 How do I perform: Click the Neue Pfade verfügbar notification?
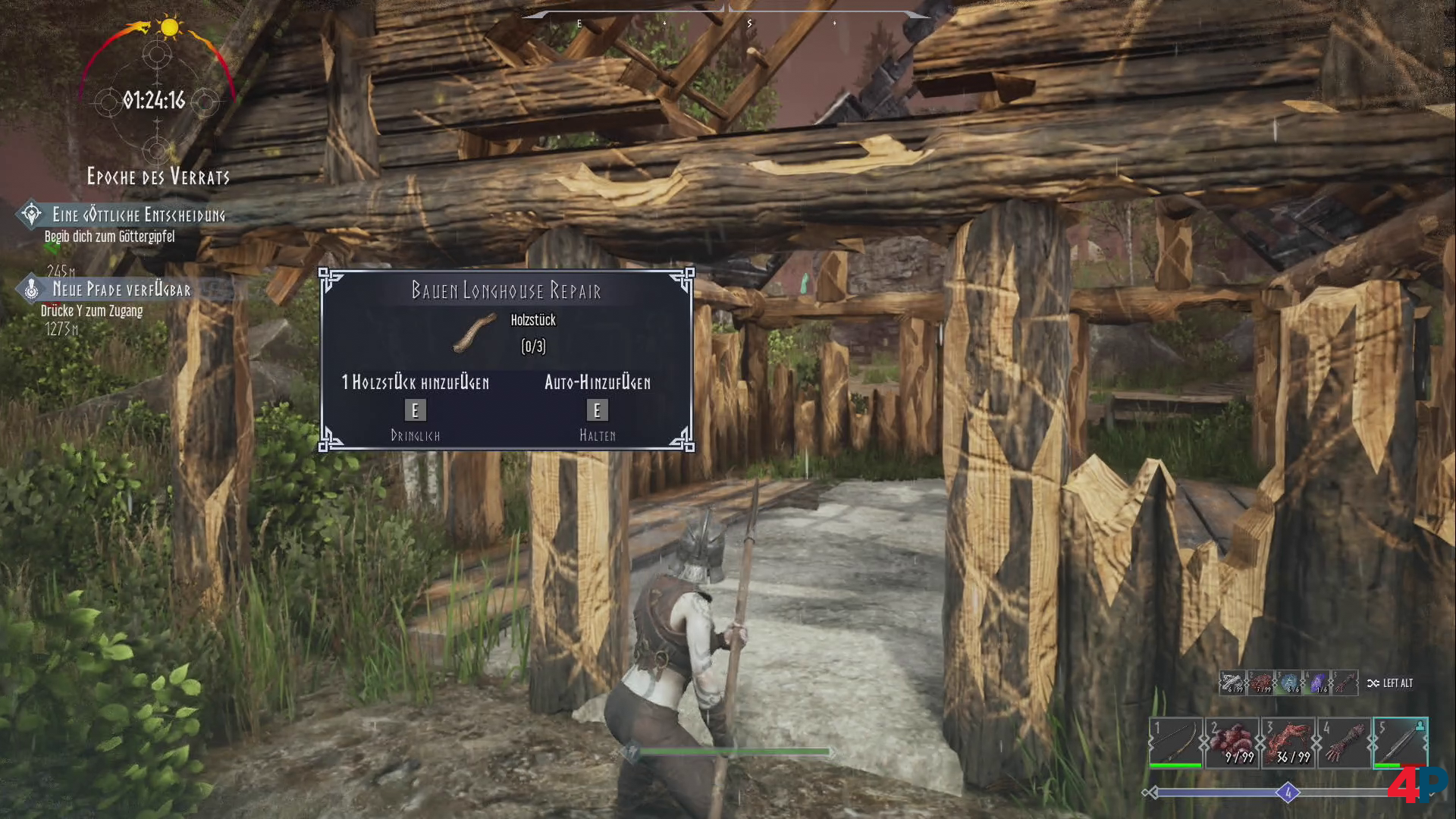pyautogui.click(x=121, y=290)
